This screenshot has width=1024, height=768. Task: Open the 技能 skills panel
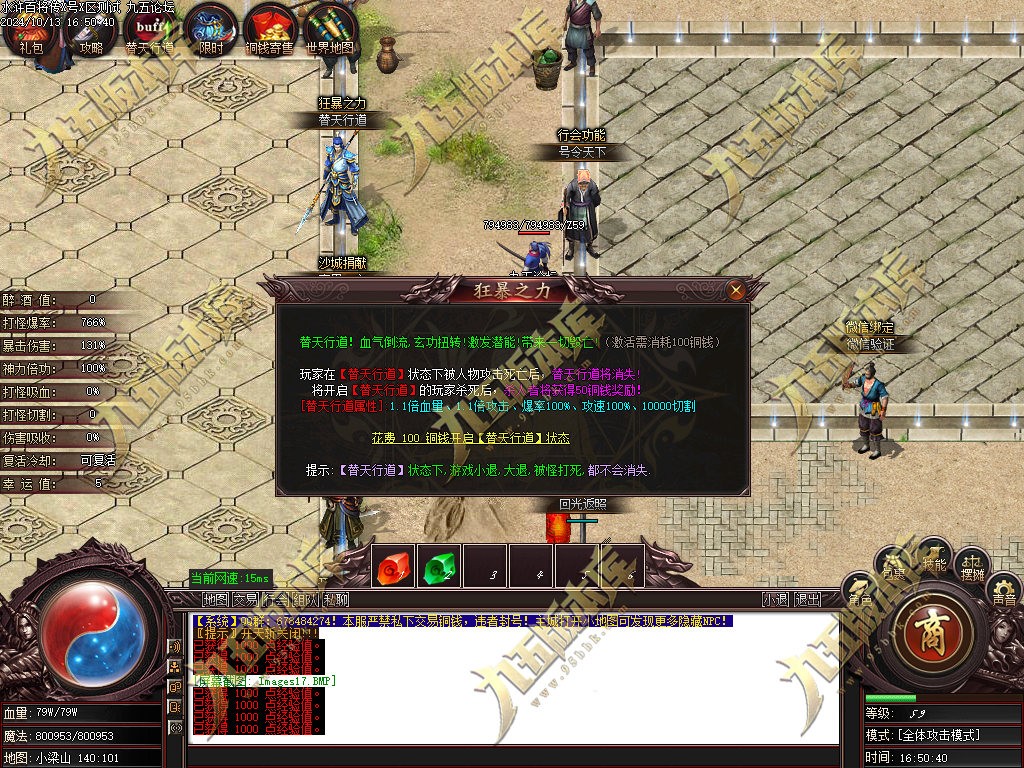pyautogui.click(x=934, y=557)
